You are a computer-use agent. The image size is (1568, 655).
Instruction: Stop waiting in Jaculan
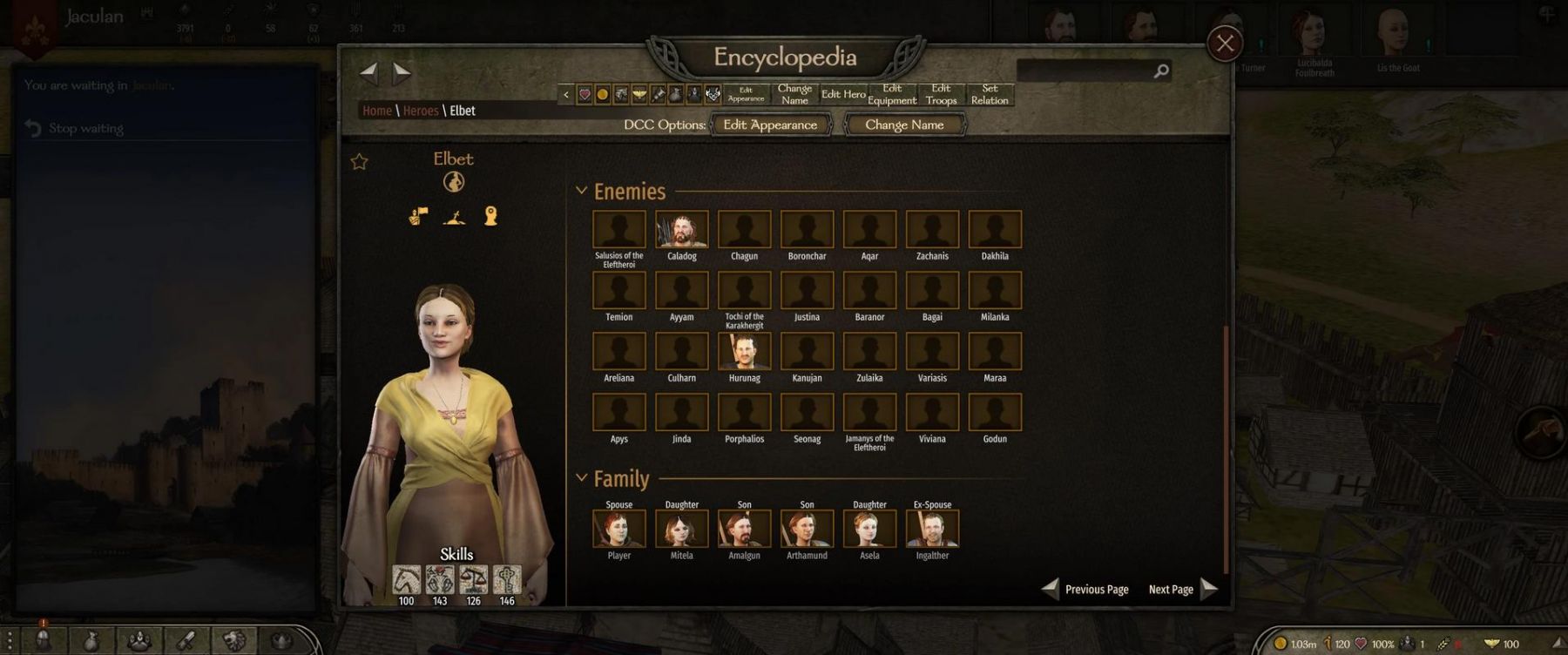pyautogui.click(x=85, y=129)
